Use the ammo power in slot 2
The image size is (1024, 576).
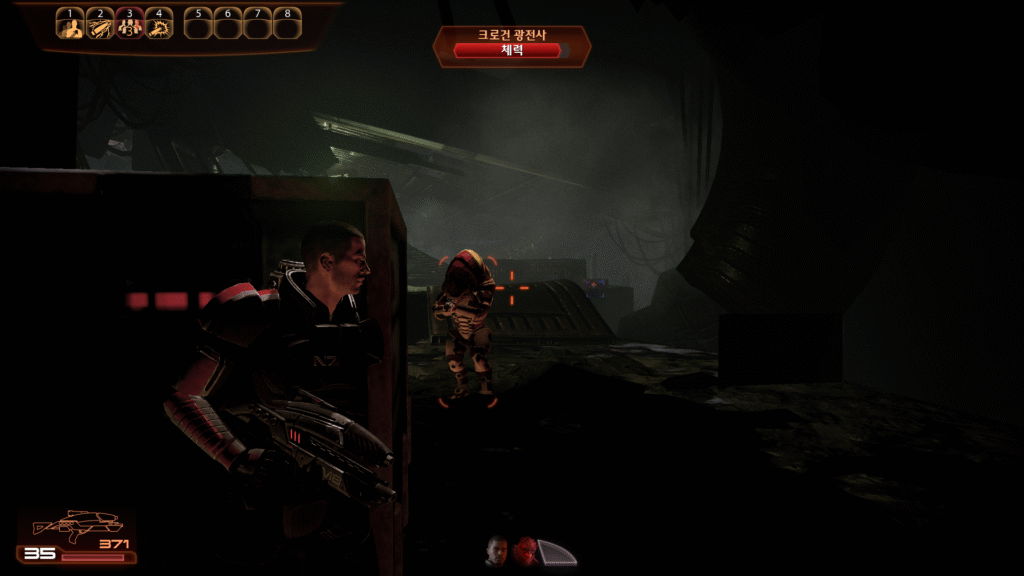(100, 26)
